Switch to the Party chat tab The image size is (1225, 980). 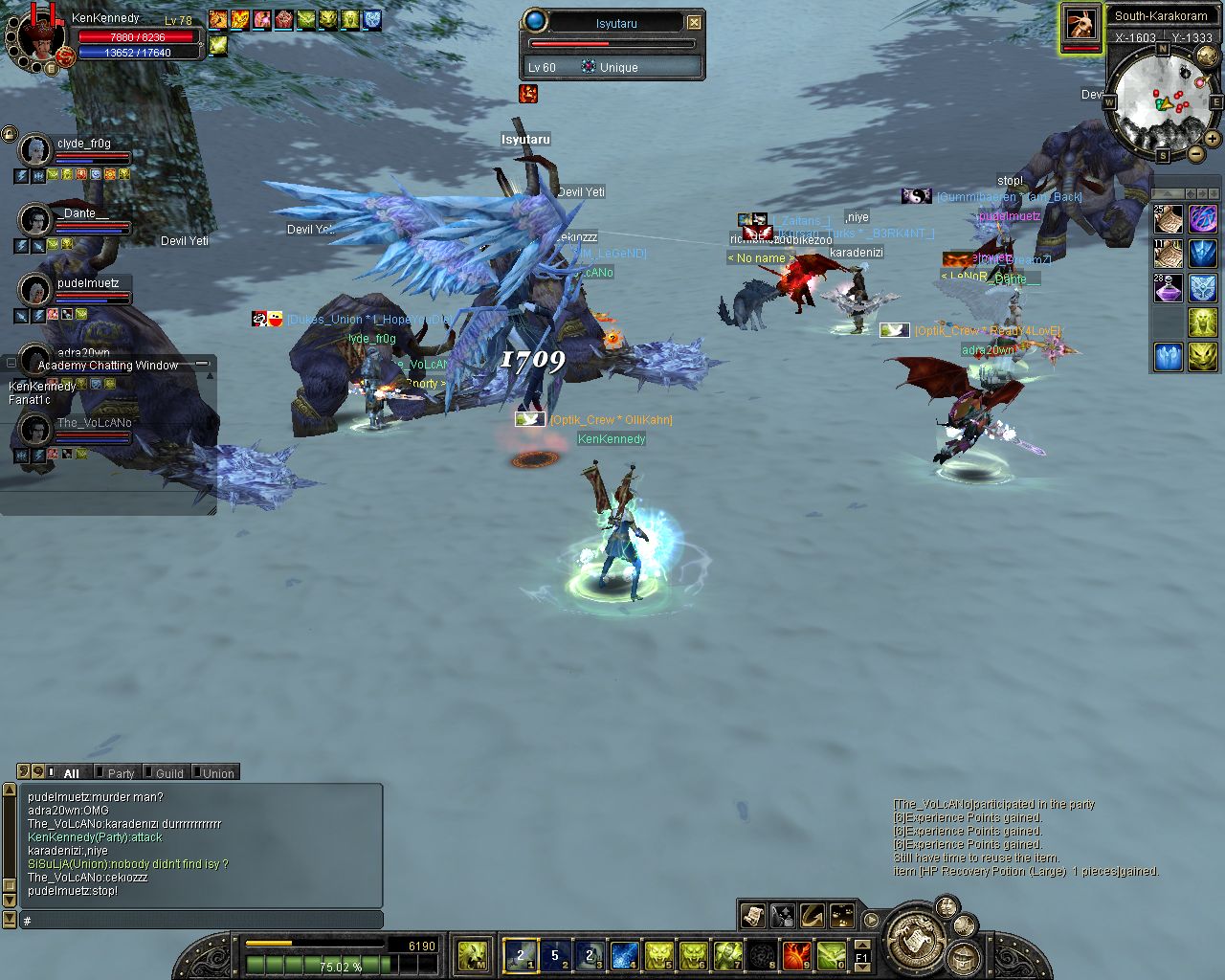[x=120, y=773]
